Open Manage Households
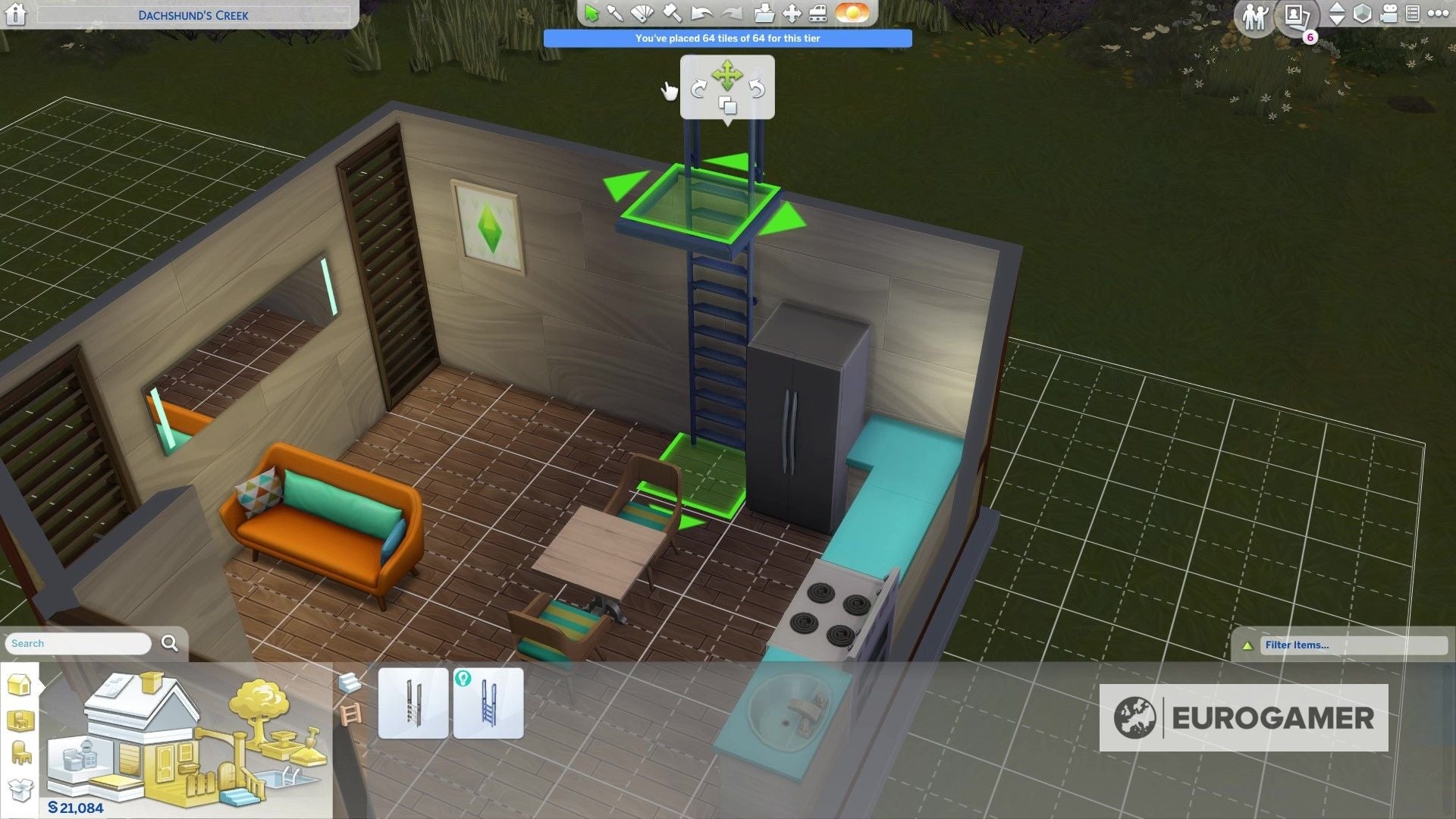1456x819 pixels. pyautogui.click(x=1257, y=14)
